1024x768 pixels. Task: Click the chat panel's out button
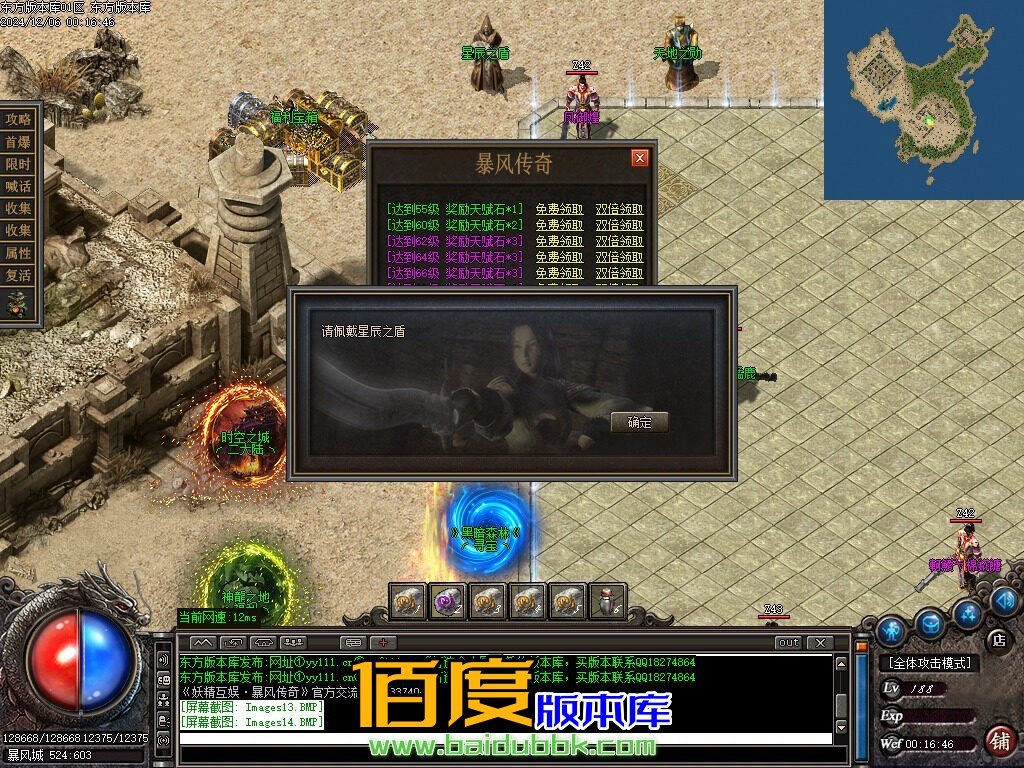coord(788,642)
